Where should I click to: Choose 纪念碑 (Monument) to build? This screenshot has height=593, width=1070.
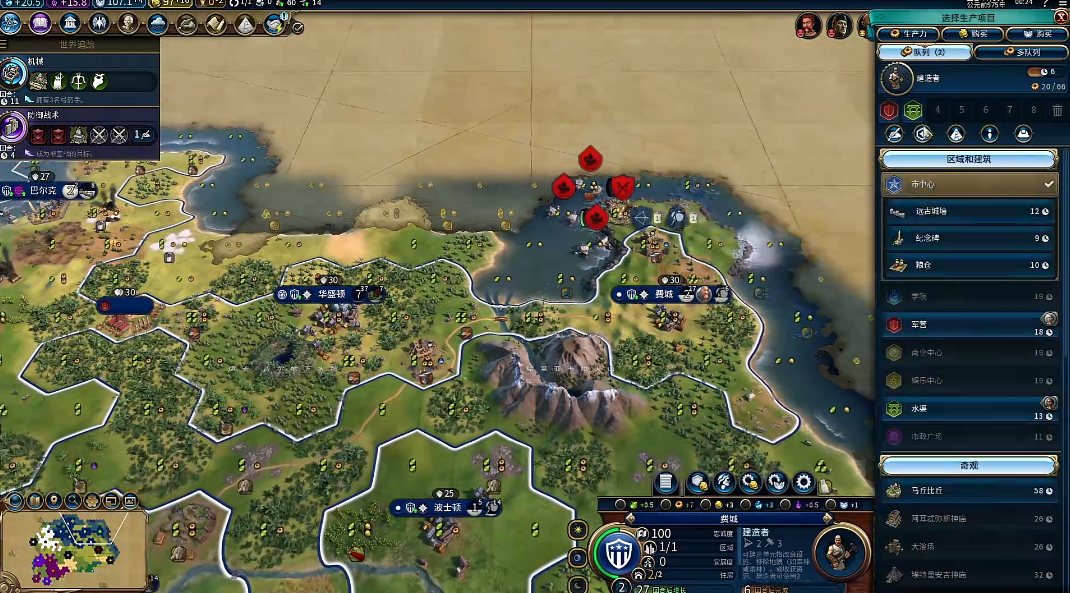tap(968, 238)
